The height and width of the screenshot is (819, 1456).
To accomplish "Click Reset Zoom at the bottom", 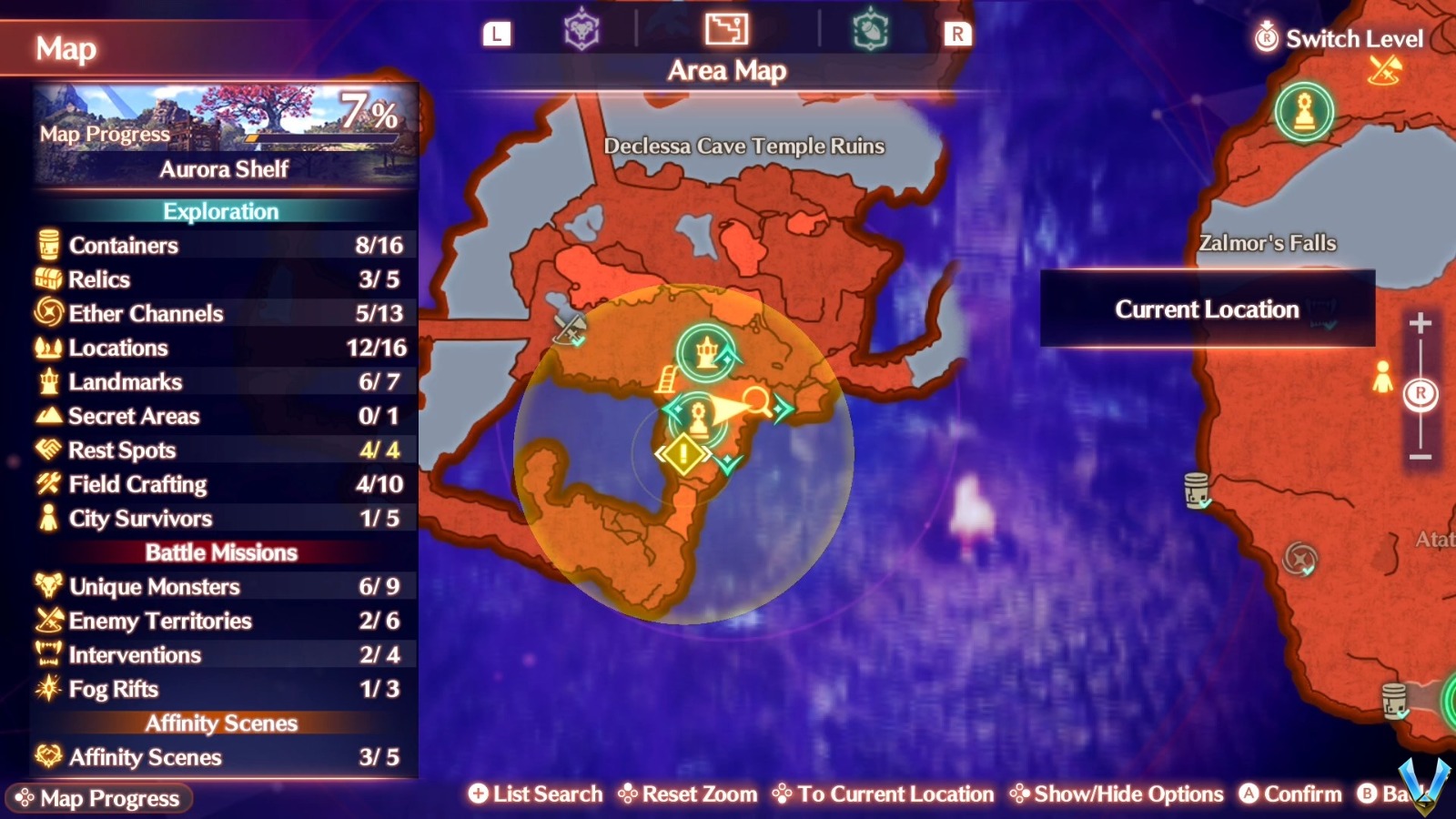I will click(x=689, y=794).
